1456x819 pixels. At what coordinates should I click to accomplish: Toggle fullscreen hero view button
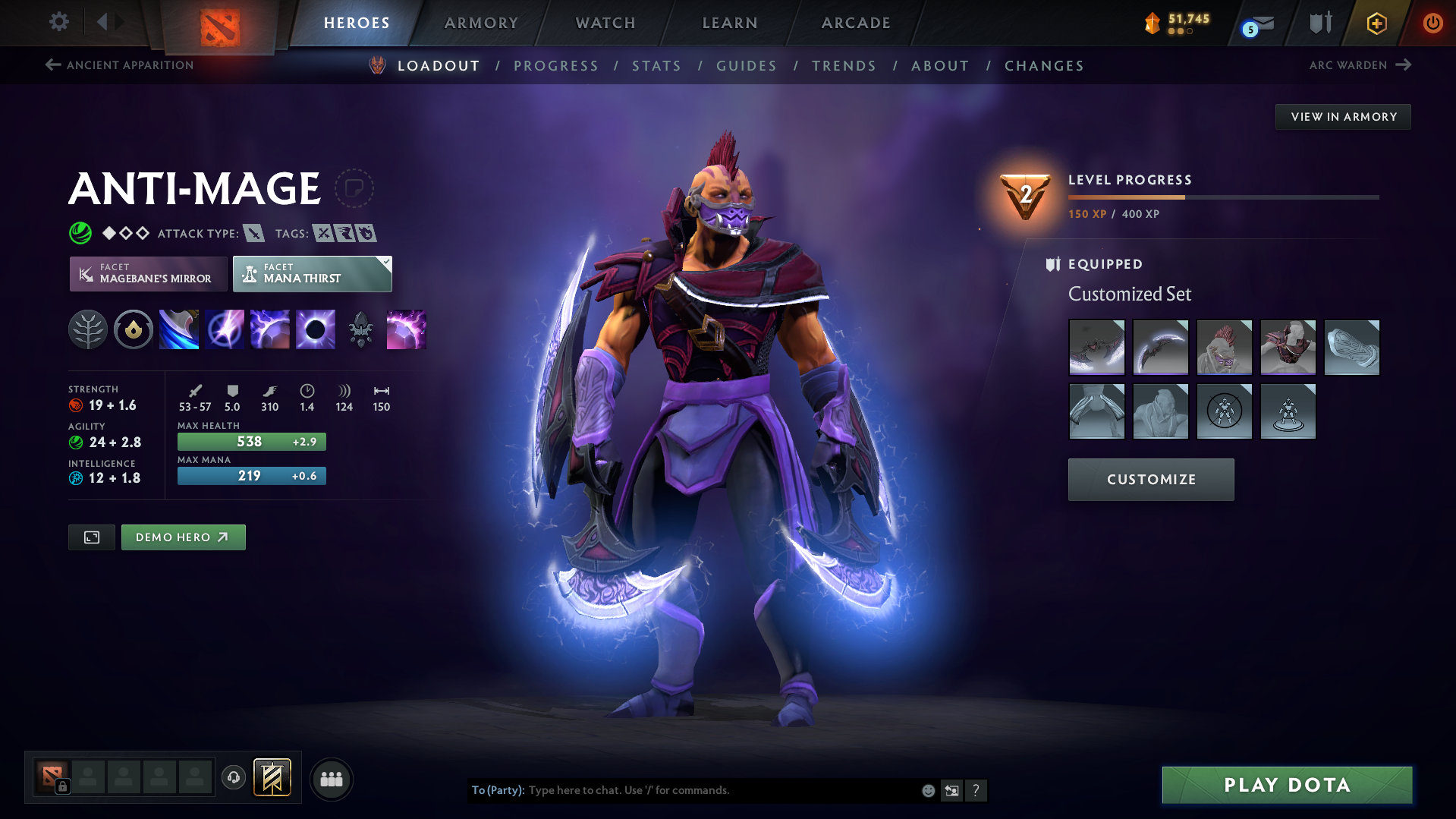click(x=92, y=537)
